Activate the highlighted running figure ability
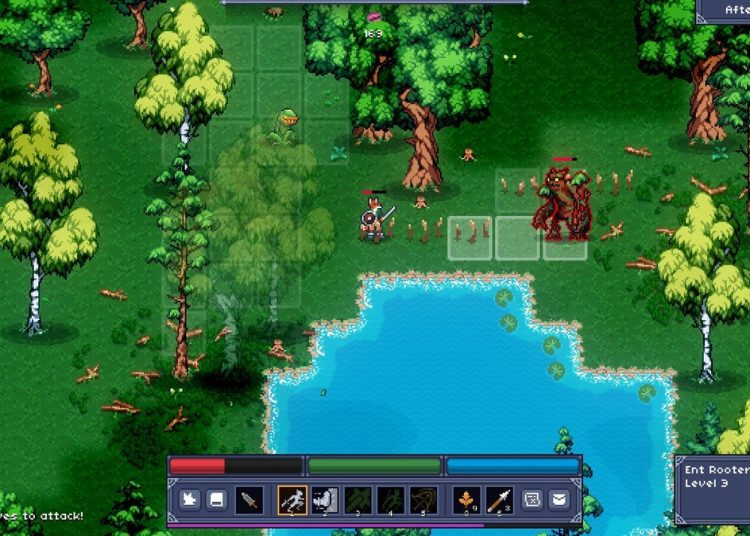Viewport: 750px width, 536px height. (x=292, y=499)
